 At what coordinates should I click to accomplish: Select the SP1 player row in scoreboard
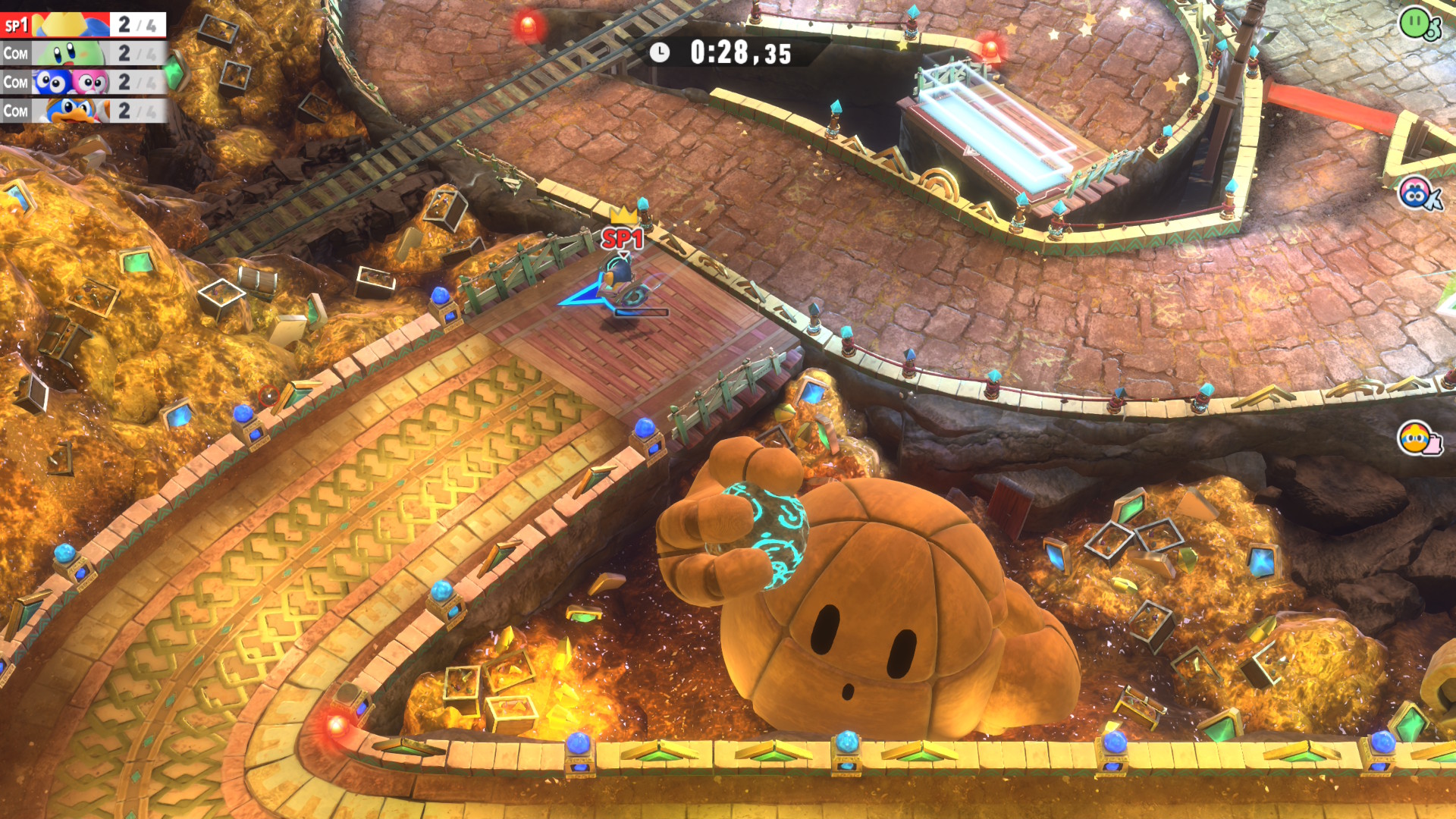pyautogui.click(x=83, y=25)
